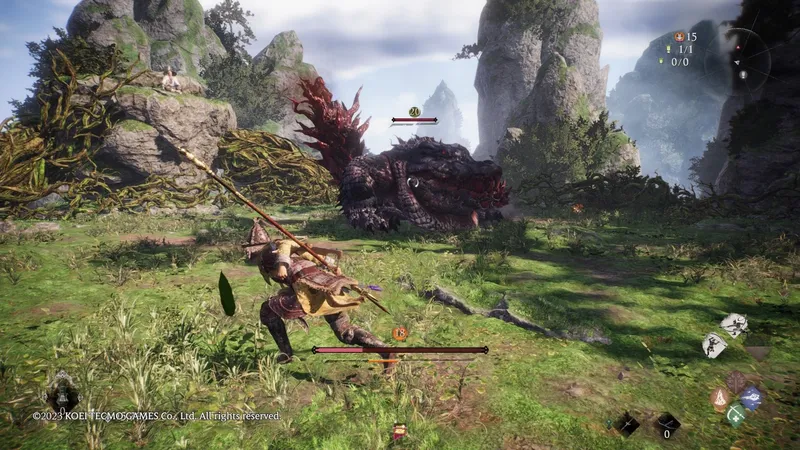Click the morale rank icon beside 15

tap(679, 36)
